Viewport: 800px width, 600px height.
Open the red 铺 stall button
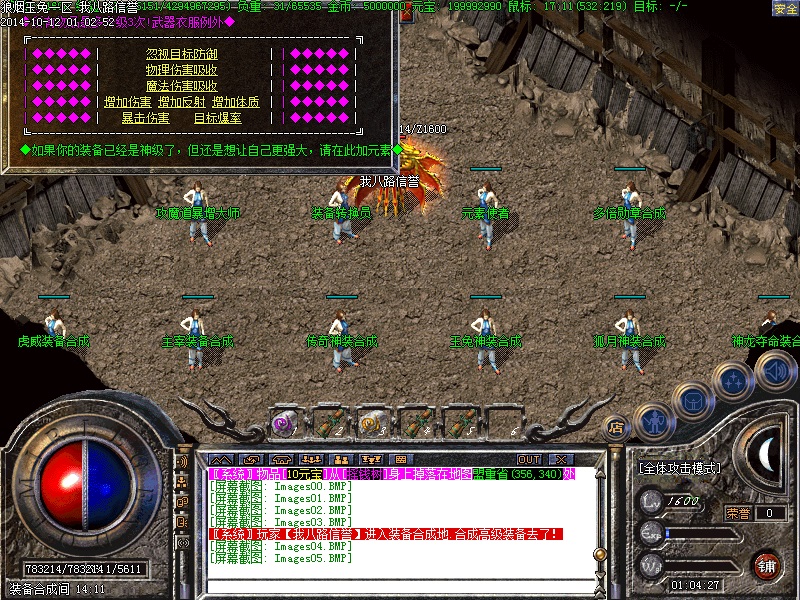point(767,564)
